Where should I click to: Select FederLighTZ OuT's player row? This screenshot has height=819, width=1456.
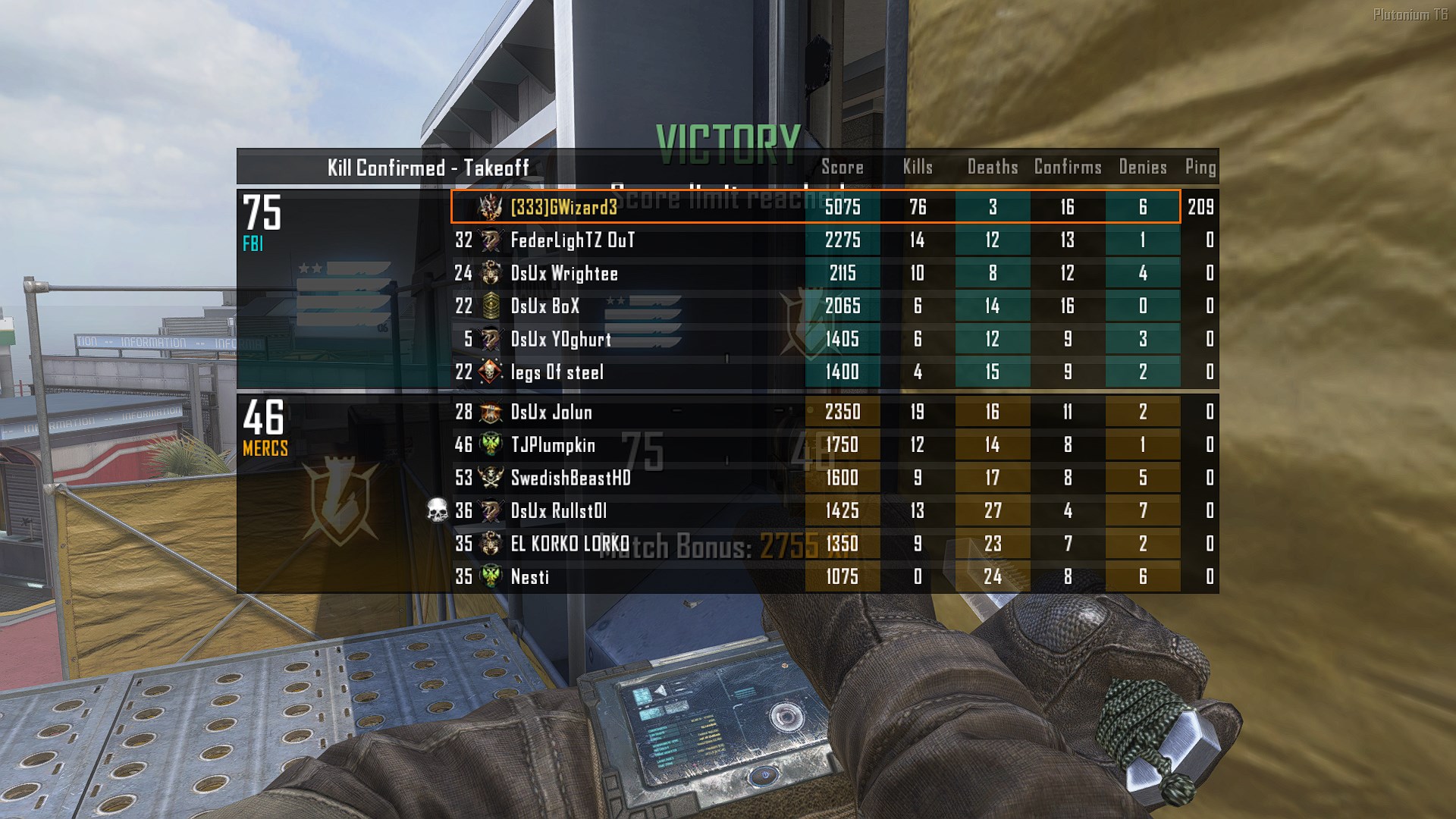(x=572, y=240)
